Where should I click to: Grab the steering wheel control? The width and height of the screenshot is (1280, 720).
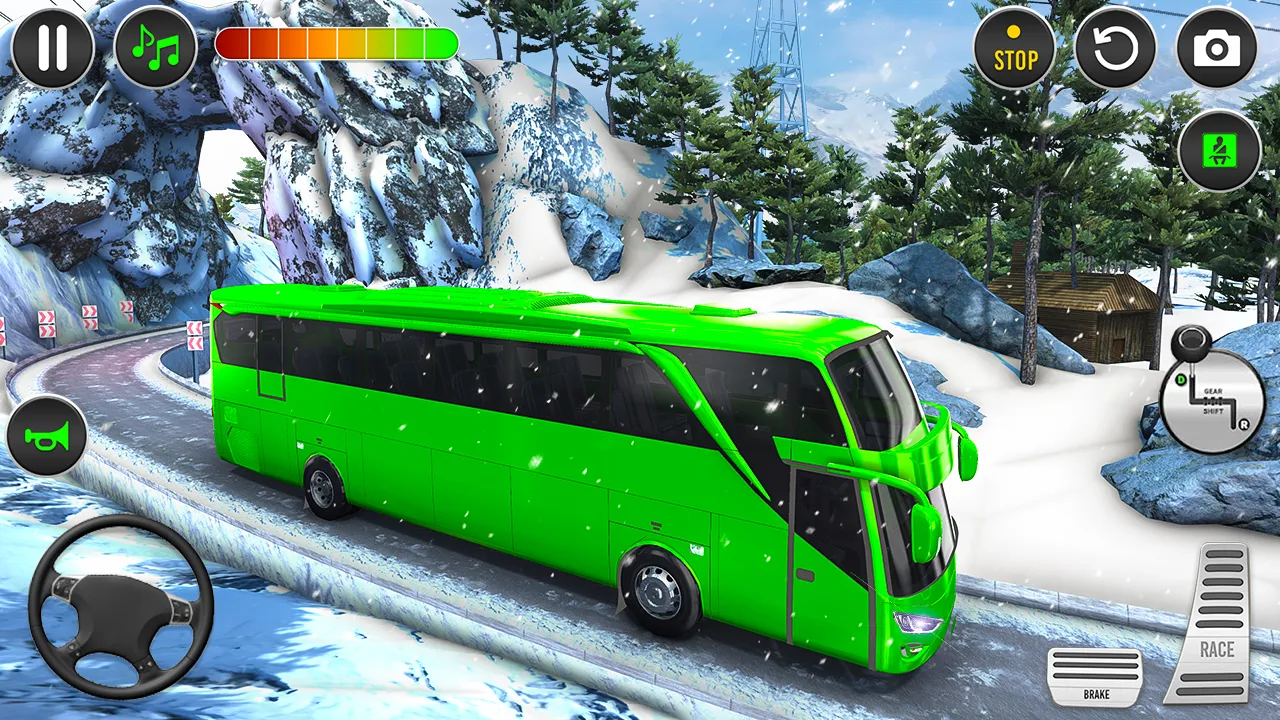pyautogui.click(x=118, y=610)
